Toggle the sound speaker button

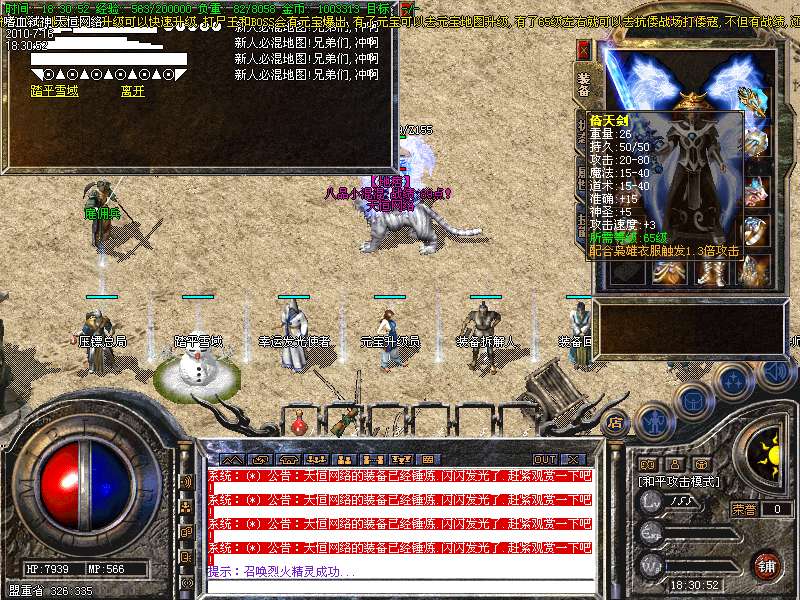click(x=773, y=372)
